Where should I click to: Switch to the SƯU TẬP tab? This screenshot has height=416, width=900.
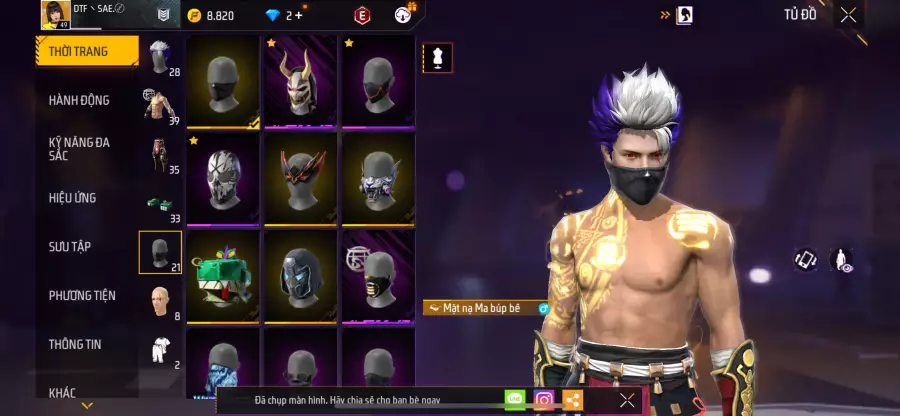tap(70, 246)
